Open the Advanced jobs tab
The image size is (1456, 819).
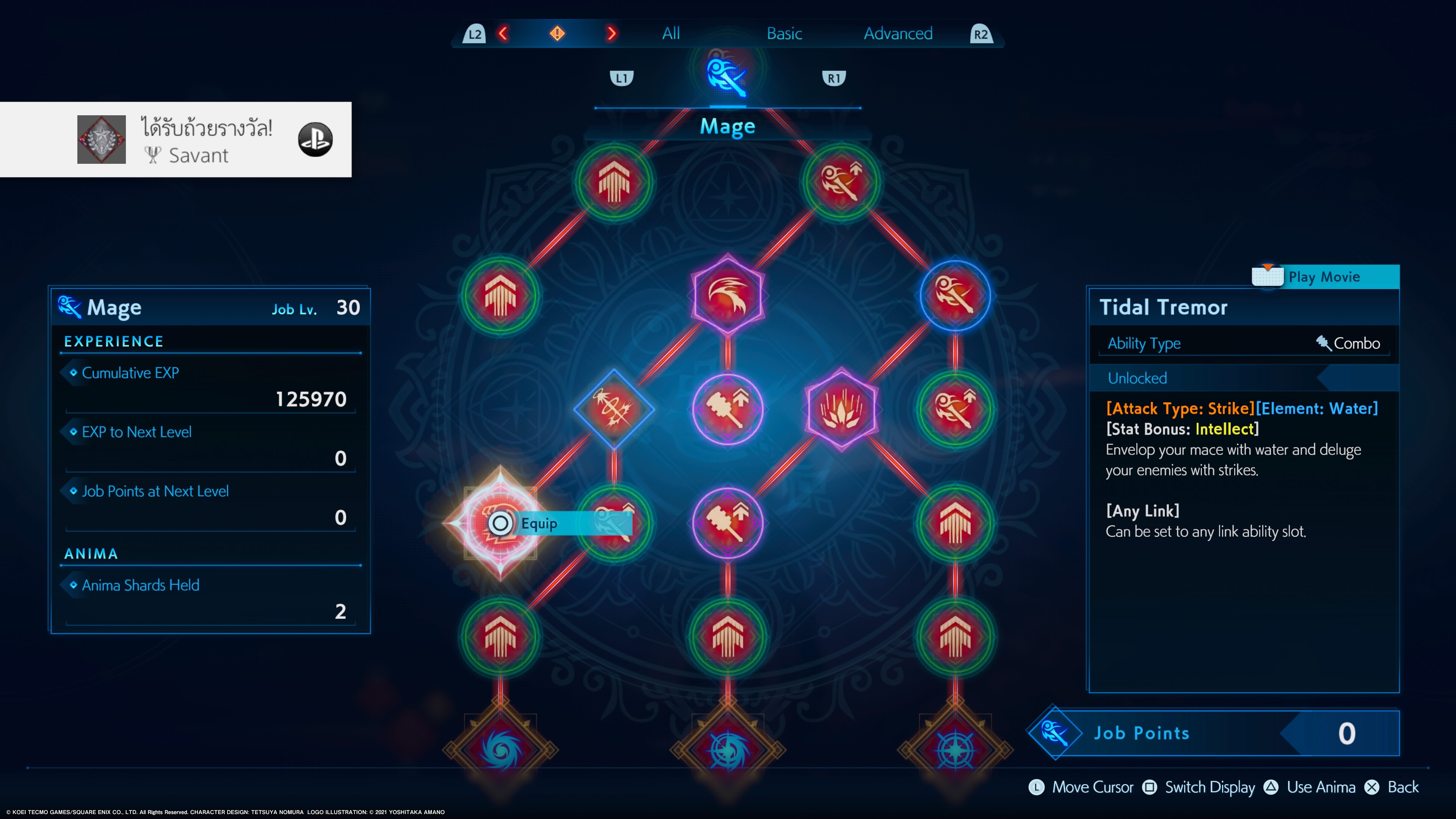(x=897, y=34)
